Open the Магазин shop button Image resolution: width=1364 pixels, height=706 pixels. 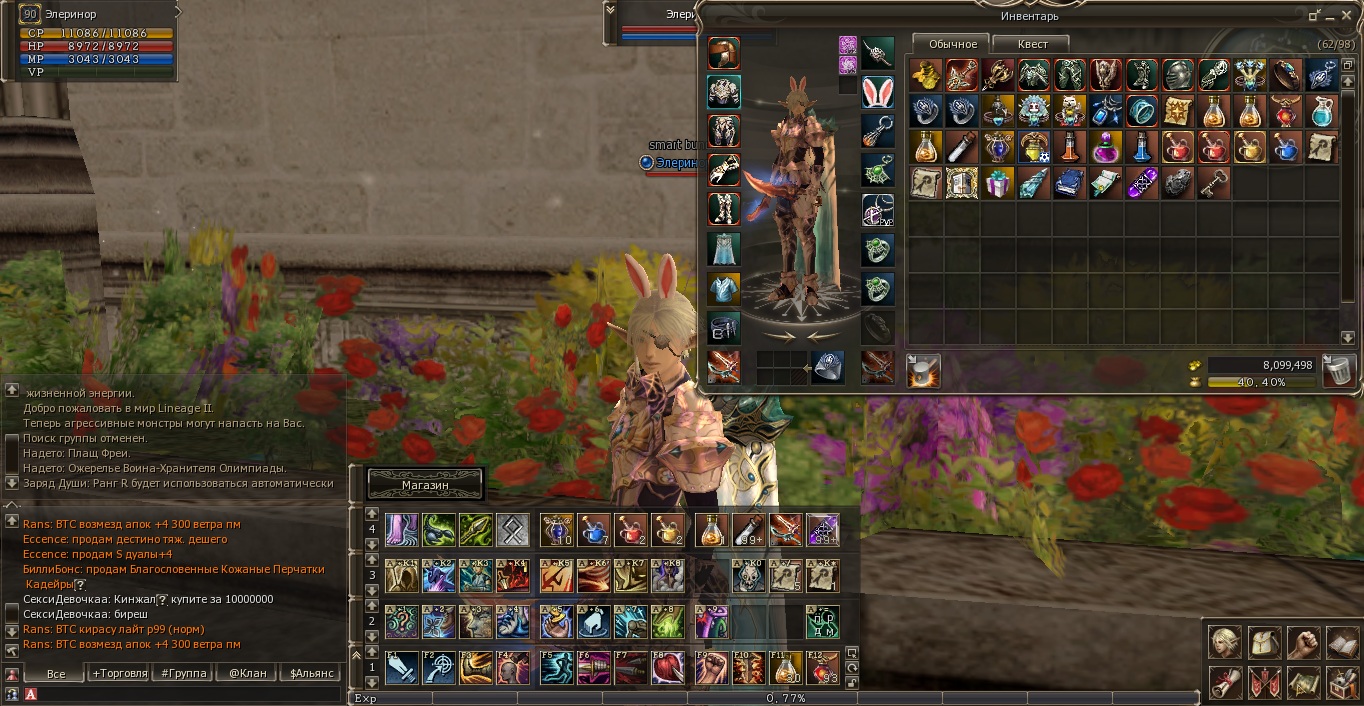pyautogui.click(x=425, y=484)
